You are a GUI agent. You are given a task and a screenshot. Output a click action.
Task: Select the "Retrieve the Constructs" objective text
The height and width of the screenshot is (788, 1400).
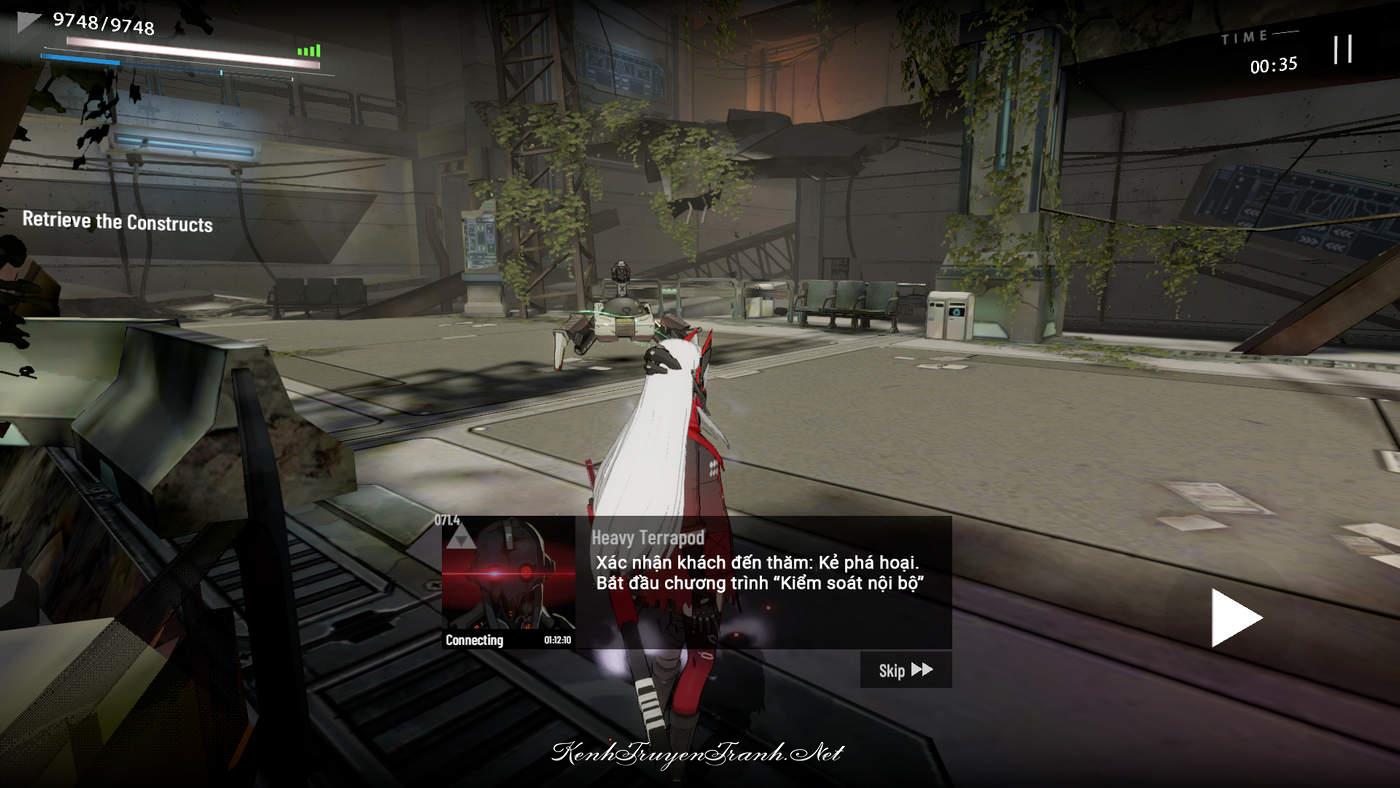click(x=118, y=222)
